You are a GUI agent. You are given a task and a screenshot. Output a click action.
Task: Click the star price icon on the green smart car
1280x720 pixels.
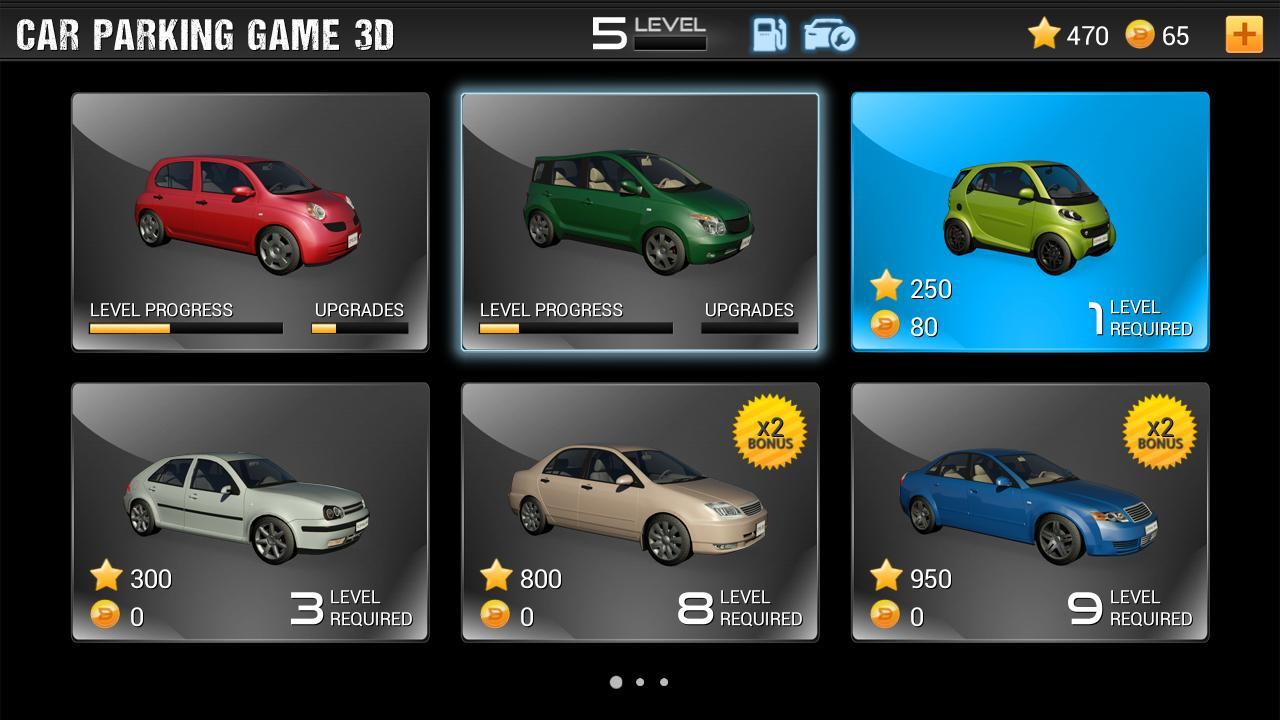(x=885, y=290)
